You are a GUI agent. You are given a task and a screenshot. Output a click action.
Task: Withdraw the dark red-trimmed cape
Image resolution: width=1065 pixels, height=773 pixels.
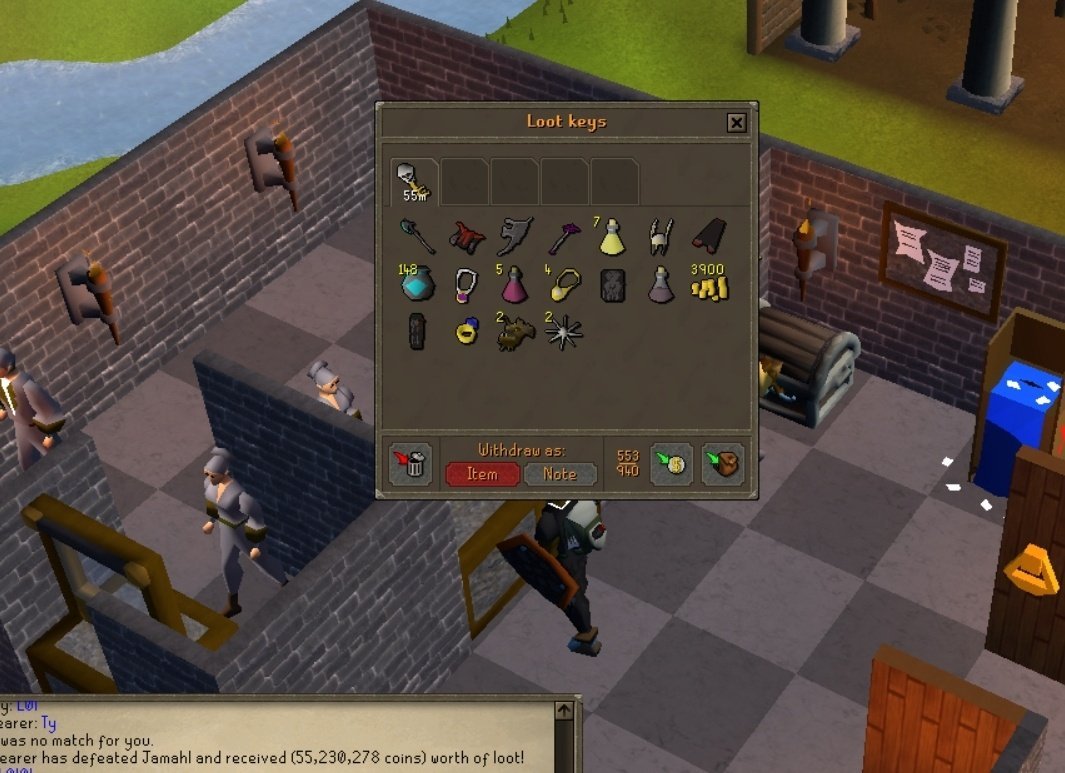(708, 238)
